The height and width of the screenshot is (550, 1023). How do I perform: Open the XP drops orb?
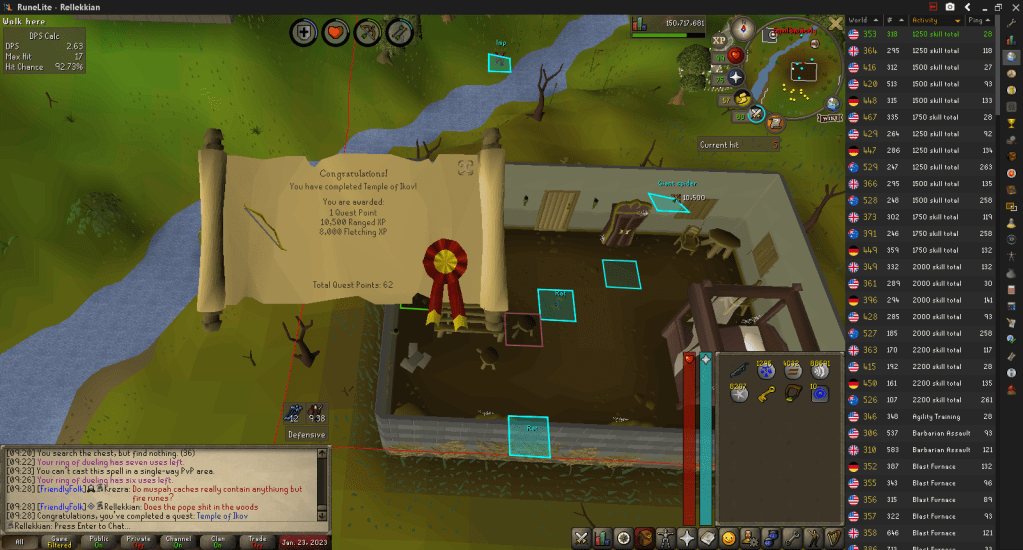pos(718,41)
